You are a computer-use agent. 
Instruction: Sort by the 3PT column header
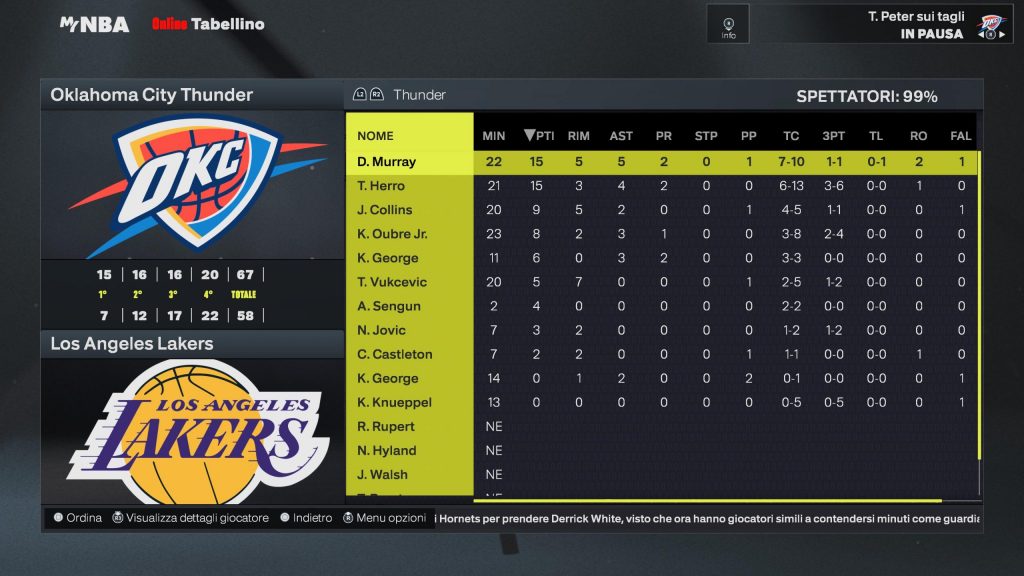(833, 136)
